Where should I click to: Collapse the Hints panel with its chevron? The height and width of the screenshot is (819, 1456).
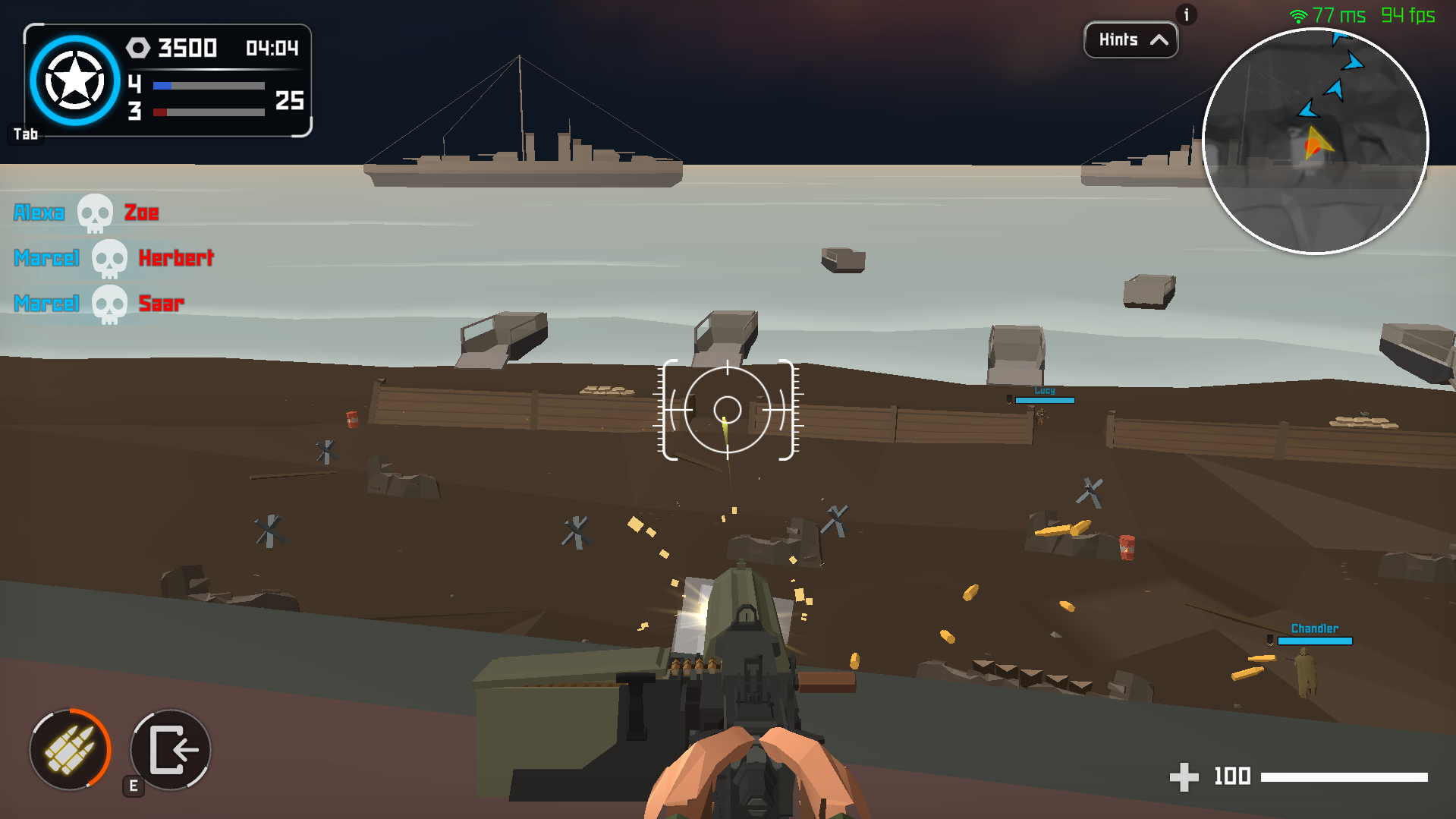(1160, 40)
